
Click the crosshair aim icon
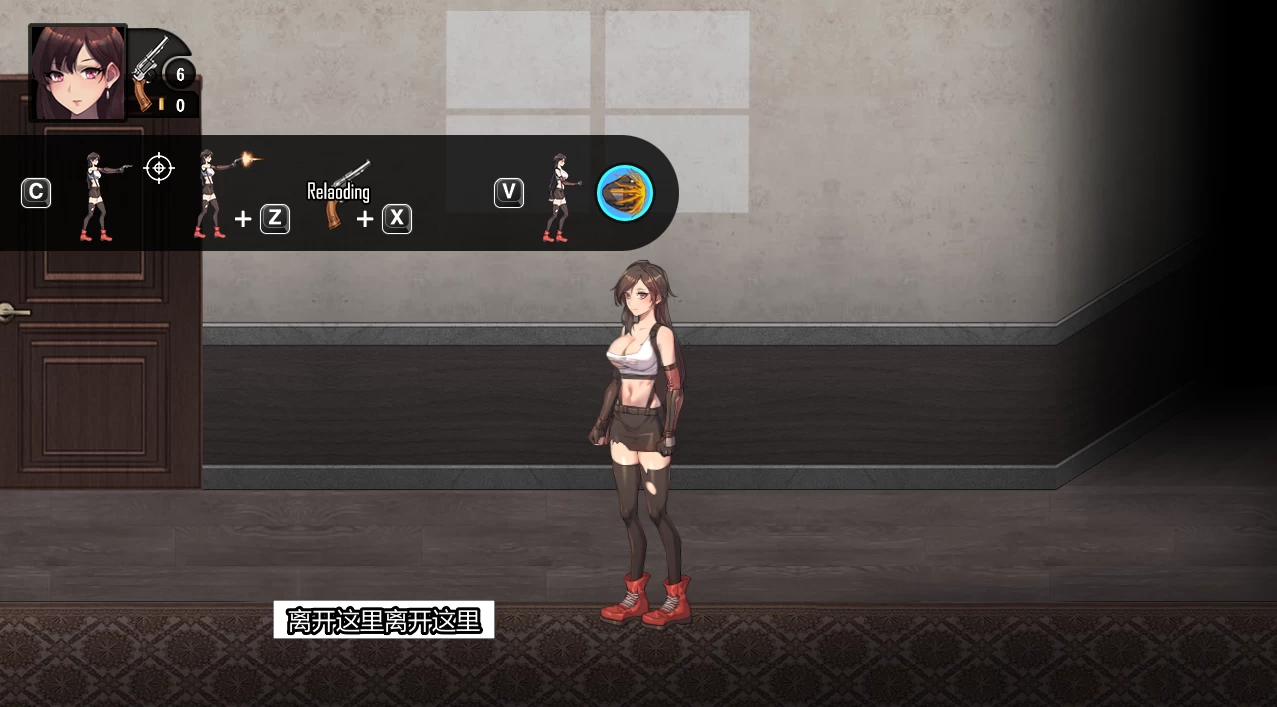(159, 168)
